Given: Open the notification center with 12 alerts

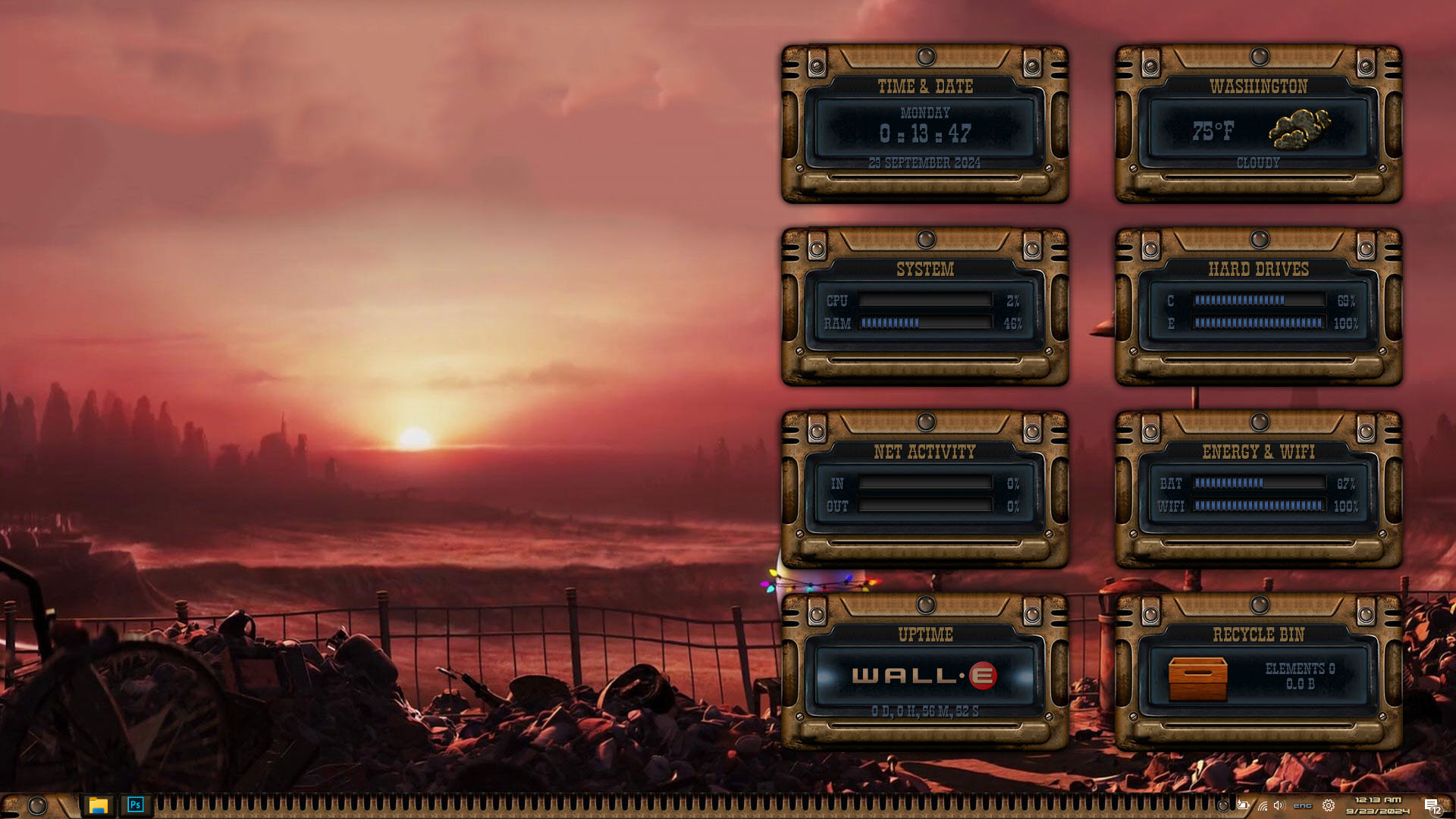Looking at the screenshot, I should point(1432,806).
